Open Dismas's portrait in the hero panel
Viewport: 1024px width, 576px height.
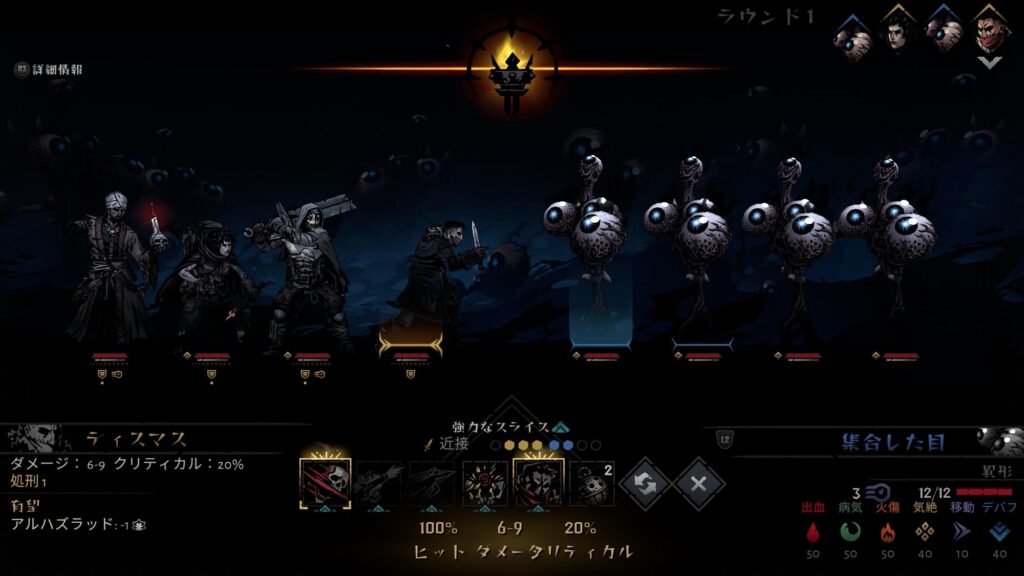point(35,438)
